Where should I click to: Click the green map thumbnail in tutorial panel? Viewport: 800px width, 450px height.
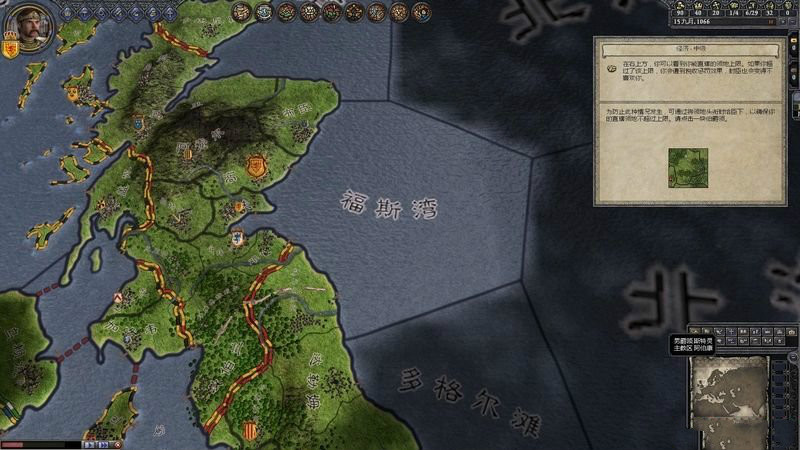click(688, 168)
